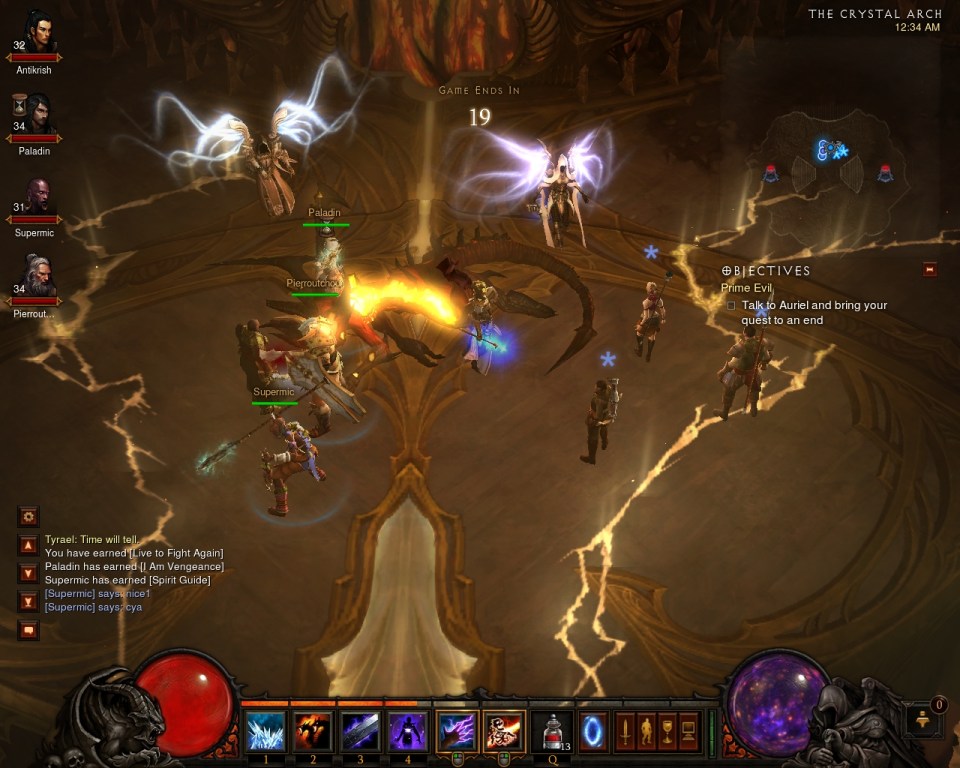Drink the health potion in the Q slot

pyautogui.click(x=552, y=731)
